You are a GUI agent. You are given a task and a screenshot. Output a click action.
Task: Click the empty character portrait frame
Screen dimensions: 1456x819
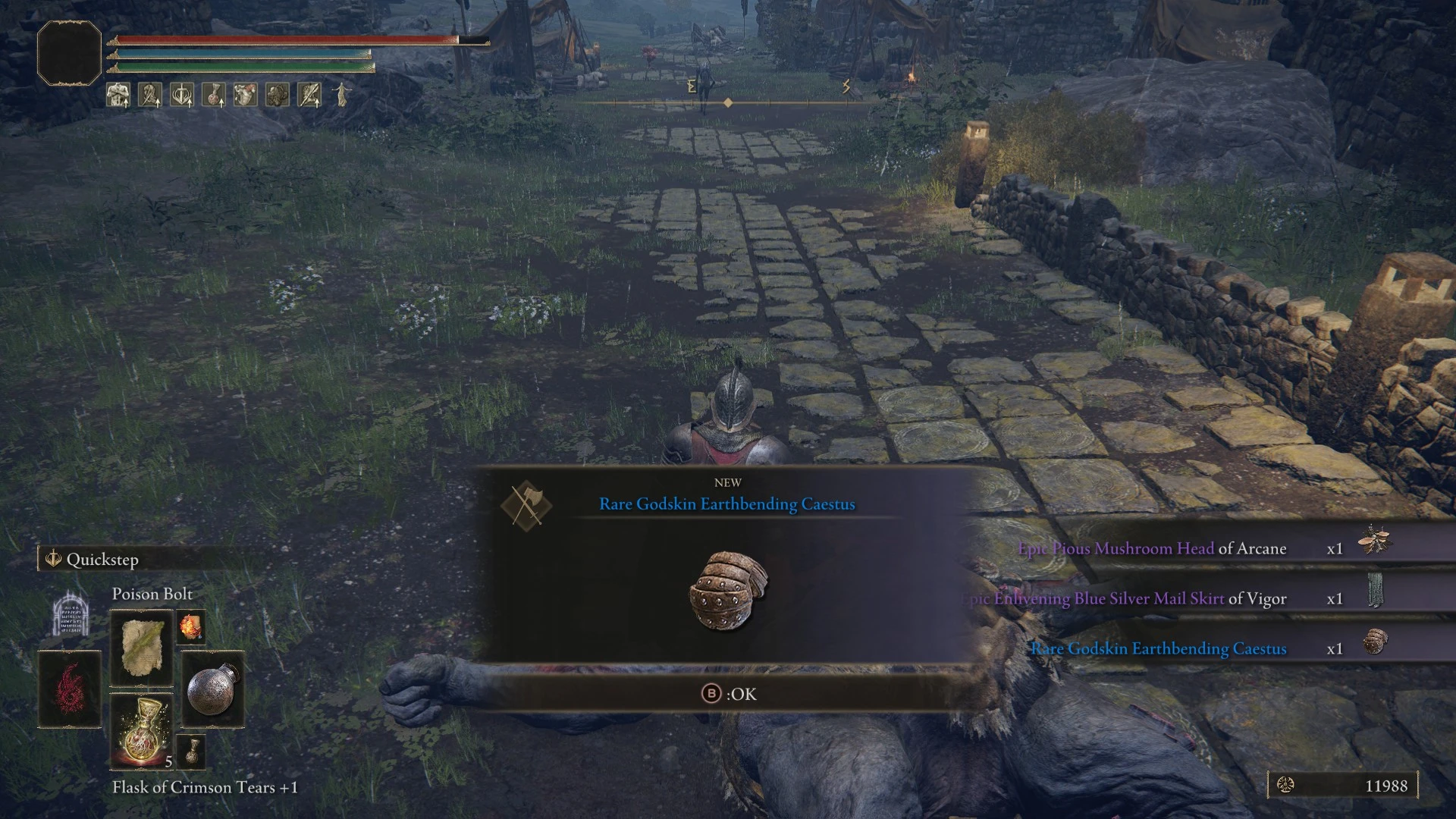click(x=69, y=53)
